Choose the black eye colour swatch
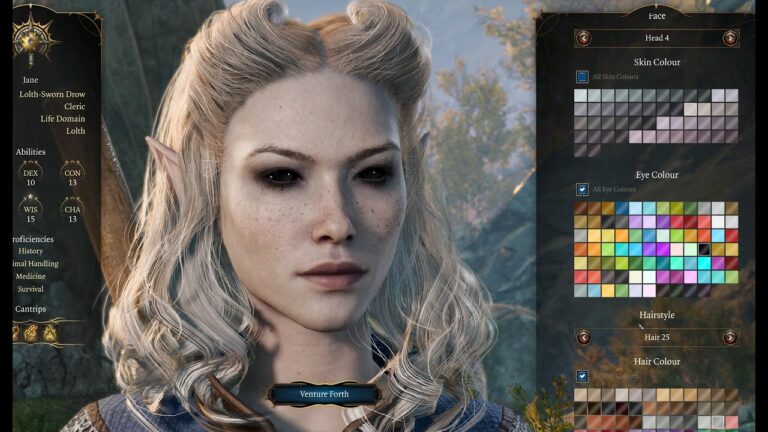 (x=704, y=249)
